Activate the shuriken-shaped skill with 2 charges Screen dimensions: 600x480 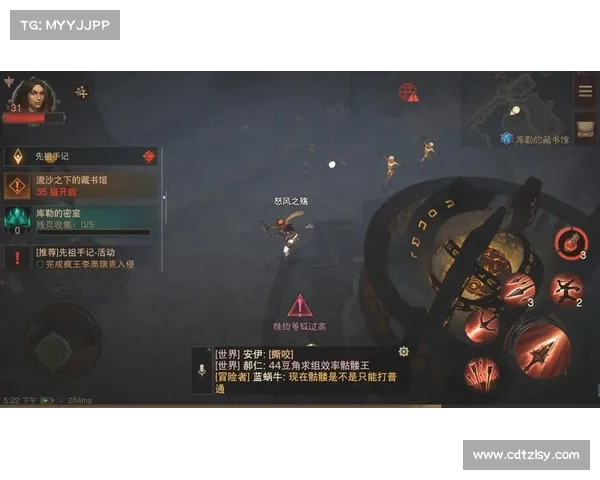pyautogui.click(x=565, y=290)
